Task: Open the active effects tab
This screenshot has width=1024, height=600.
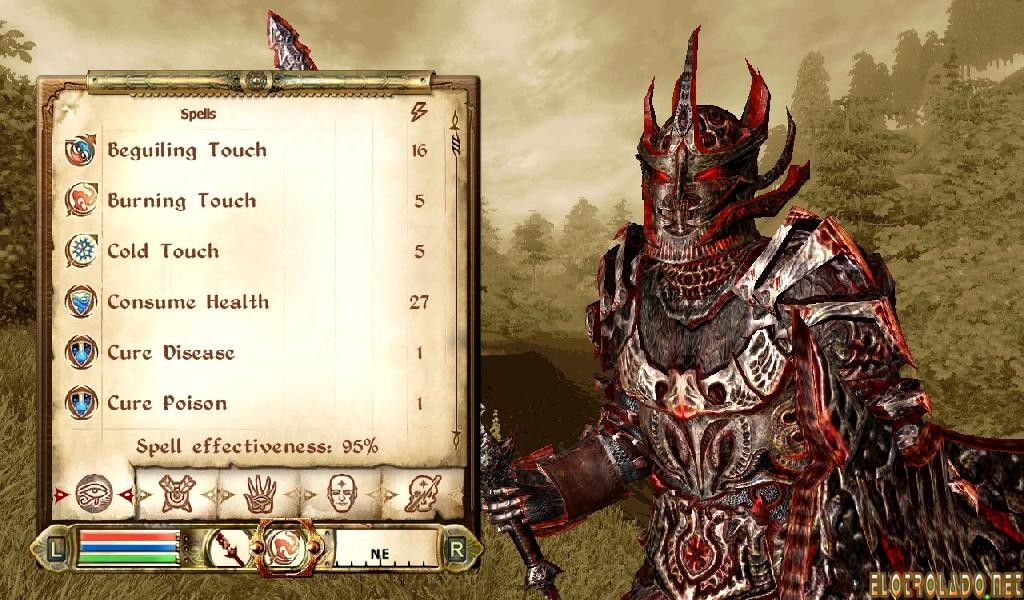Action: [x=424, y=493]
